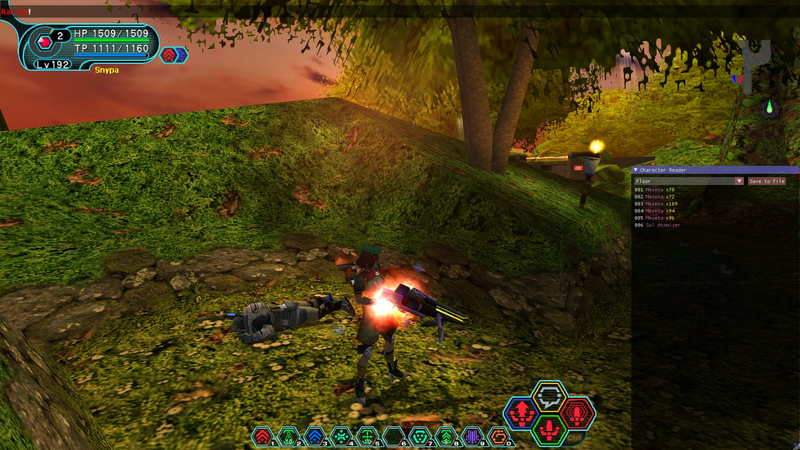The height and width of the screenshot is (450, 800).
Task: Use quick slot 7 teal icon
Action: [x=420, y=436]
